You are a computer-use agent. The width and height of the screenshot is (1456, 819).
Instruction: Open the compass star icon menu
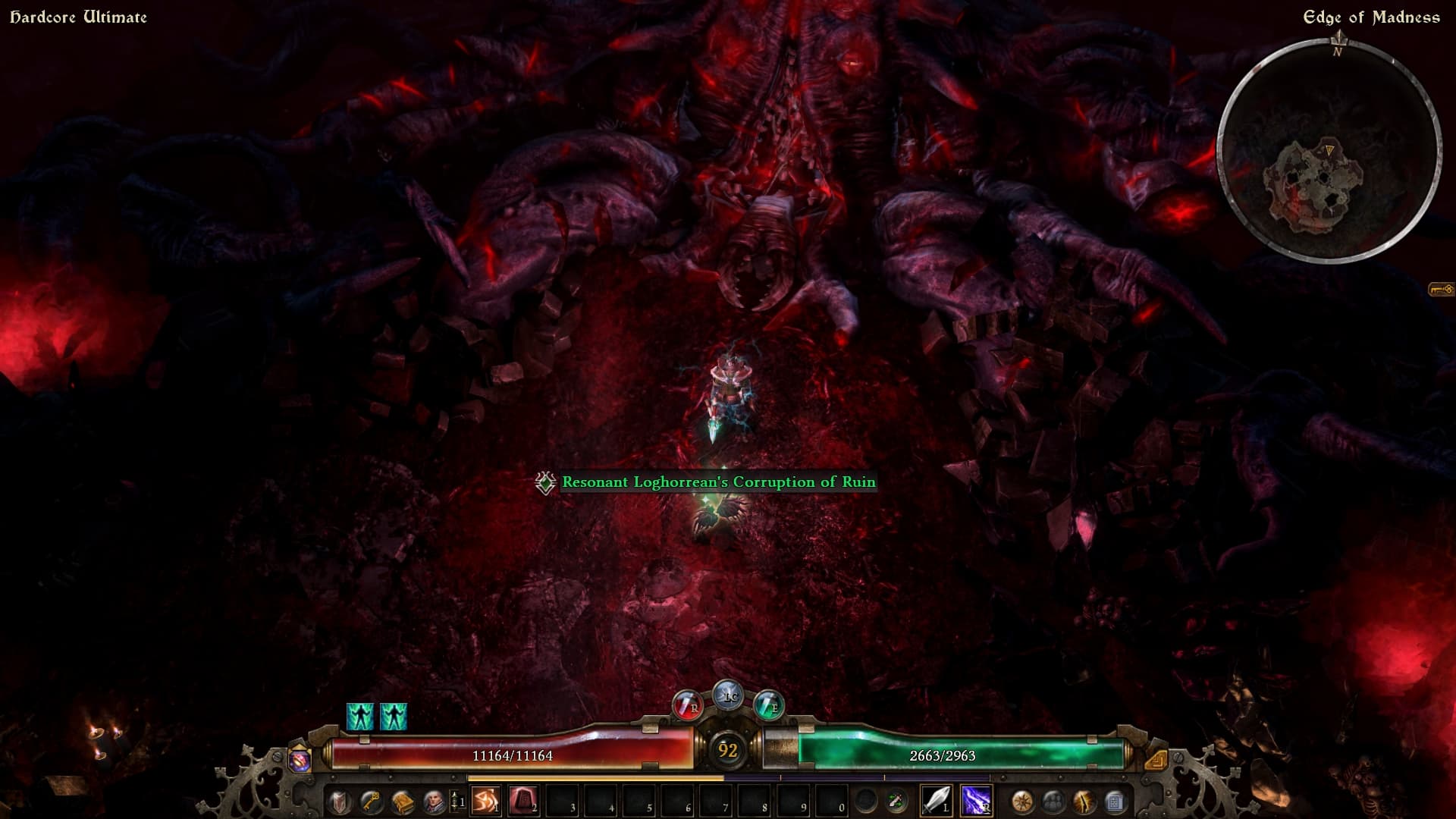click(x=1022, y=801)
